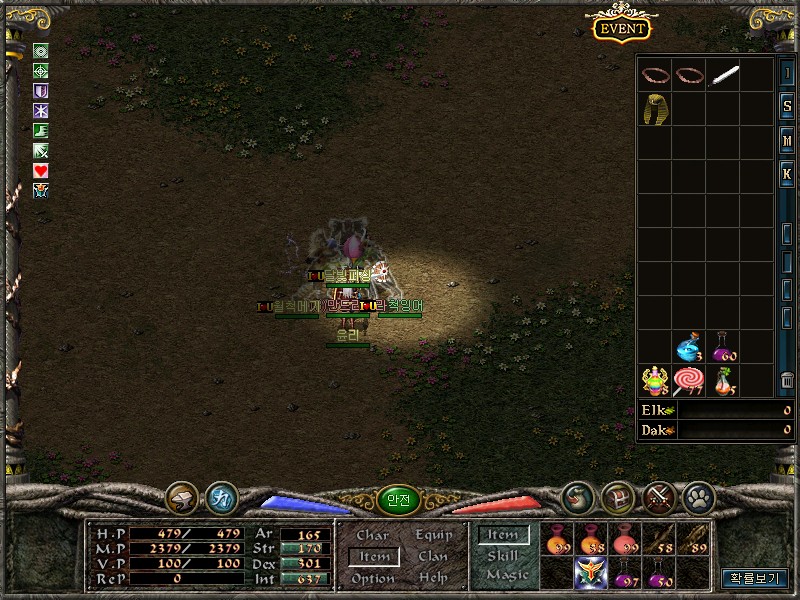
Task: Open the Equip menu
Action: coord(434,536)
